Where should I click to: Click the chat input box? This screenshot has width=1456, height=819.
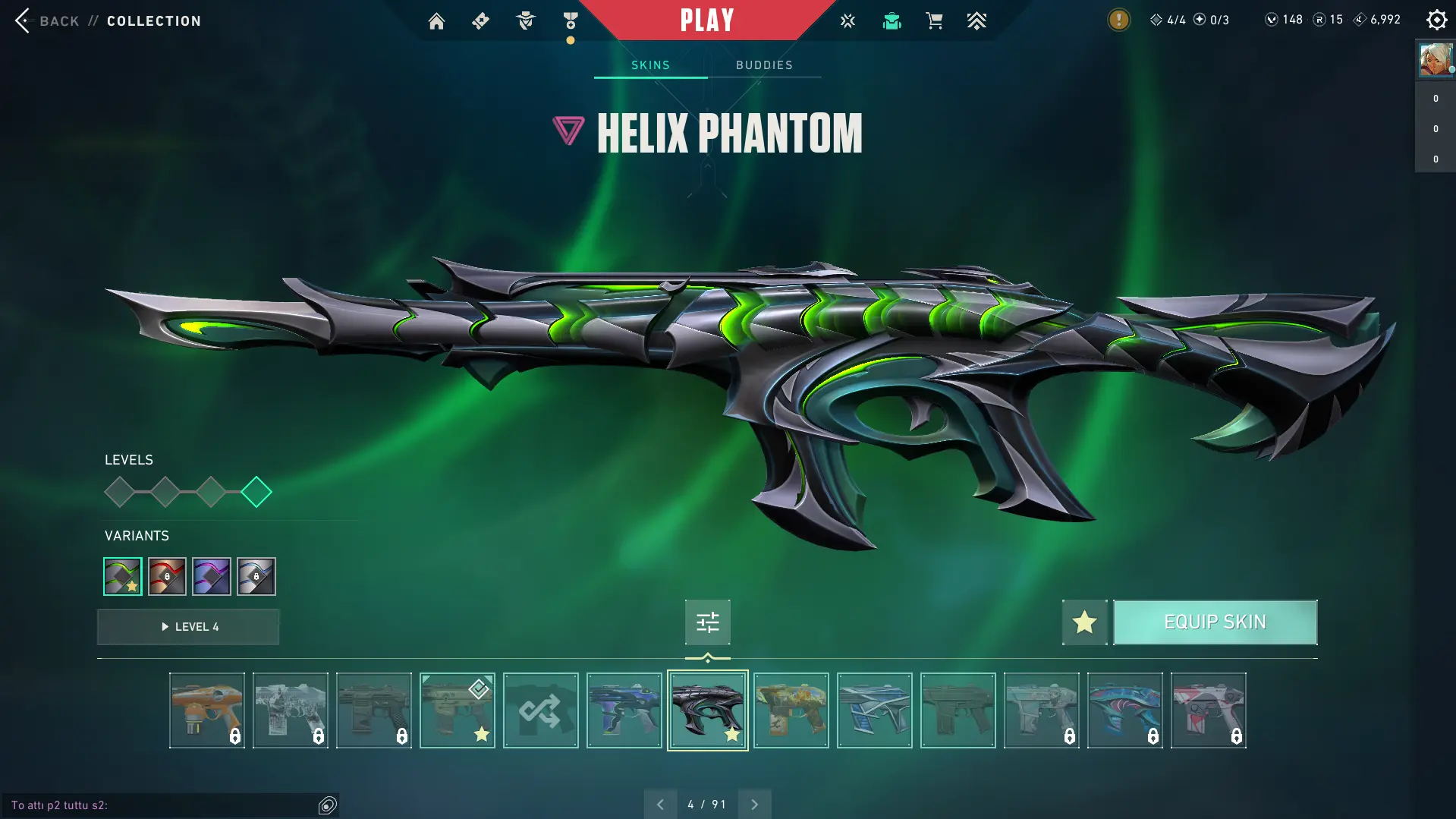pyautogui.click(x=159, y=805)
